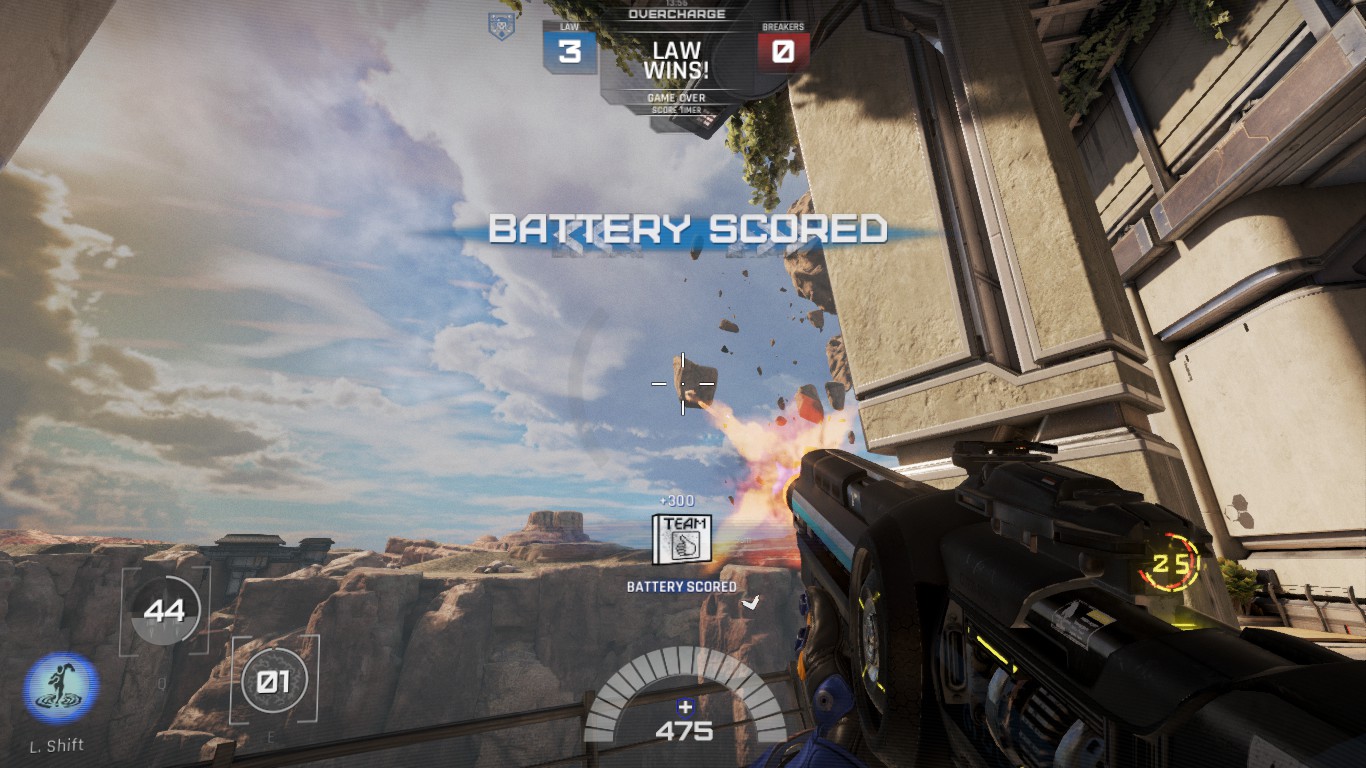Click the blue shield plus icon above 475
The image size is (1366, 768).
pyautogui.click(x=683, y=705)
